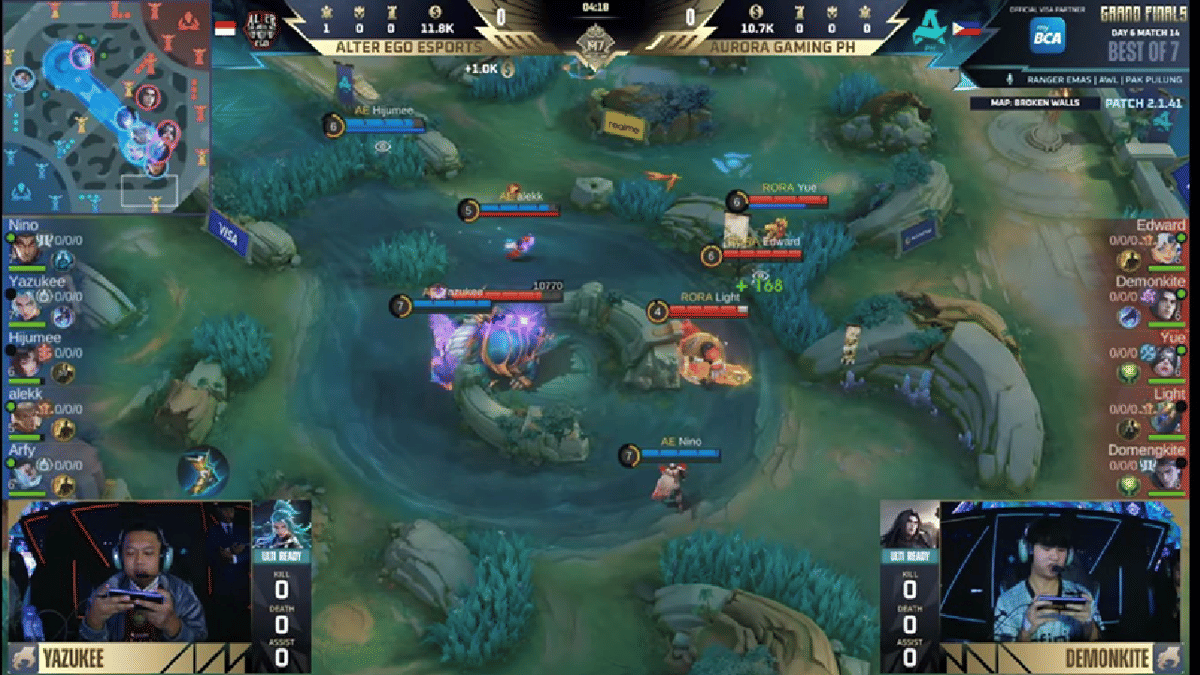Click the Aurora Gaming PH team logo
The width and height of the screenshot is (1200, 675).
930,30
